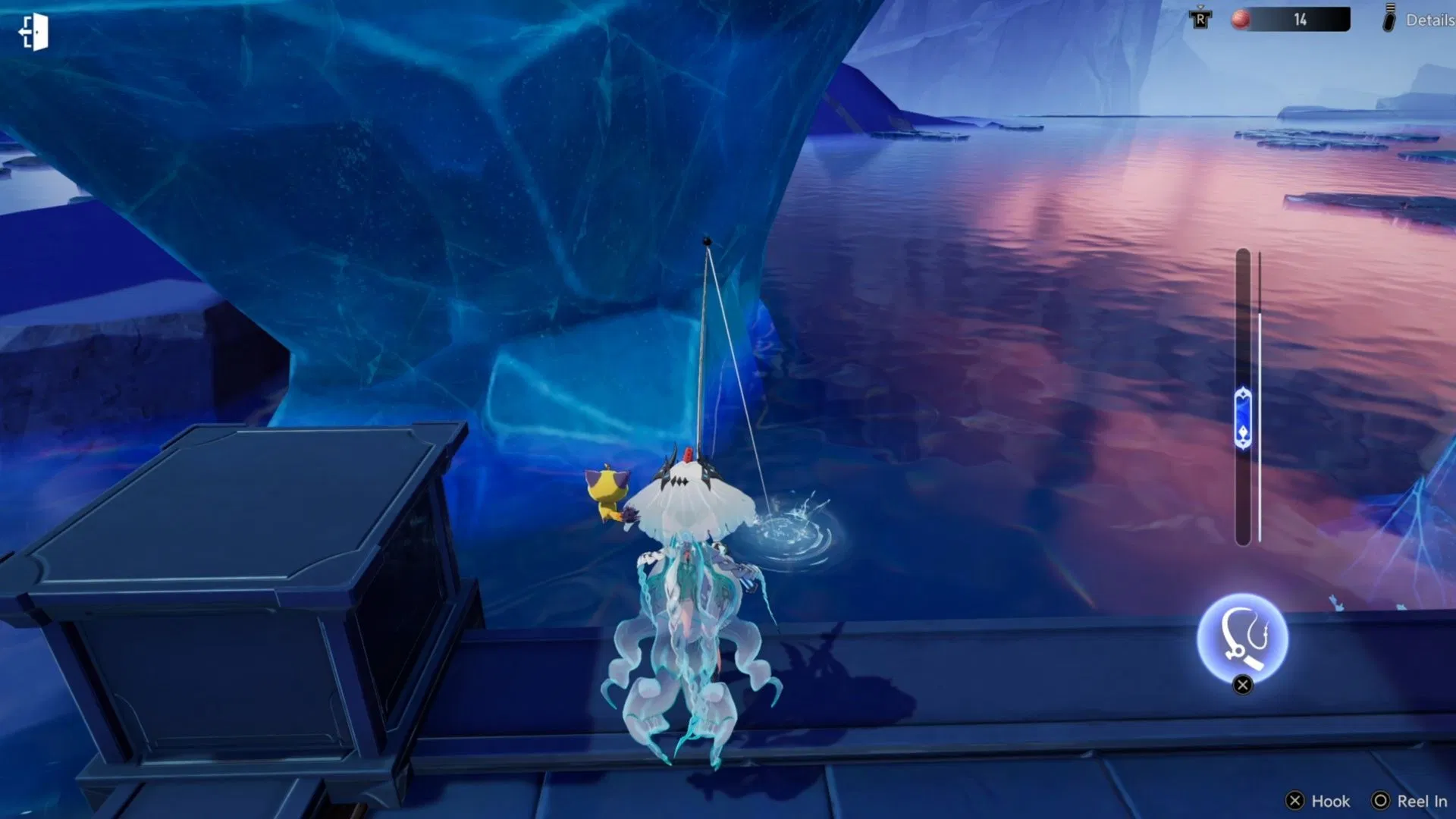Viewport: 1456px width, 819px height.
Task: Select the Hook action label
Action: coord(1331,801)
